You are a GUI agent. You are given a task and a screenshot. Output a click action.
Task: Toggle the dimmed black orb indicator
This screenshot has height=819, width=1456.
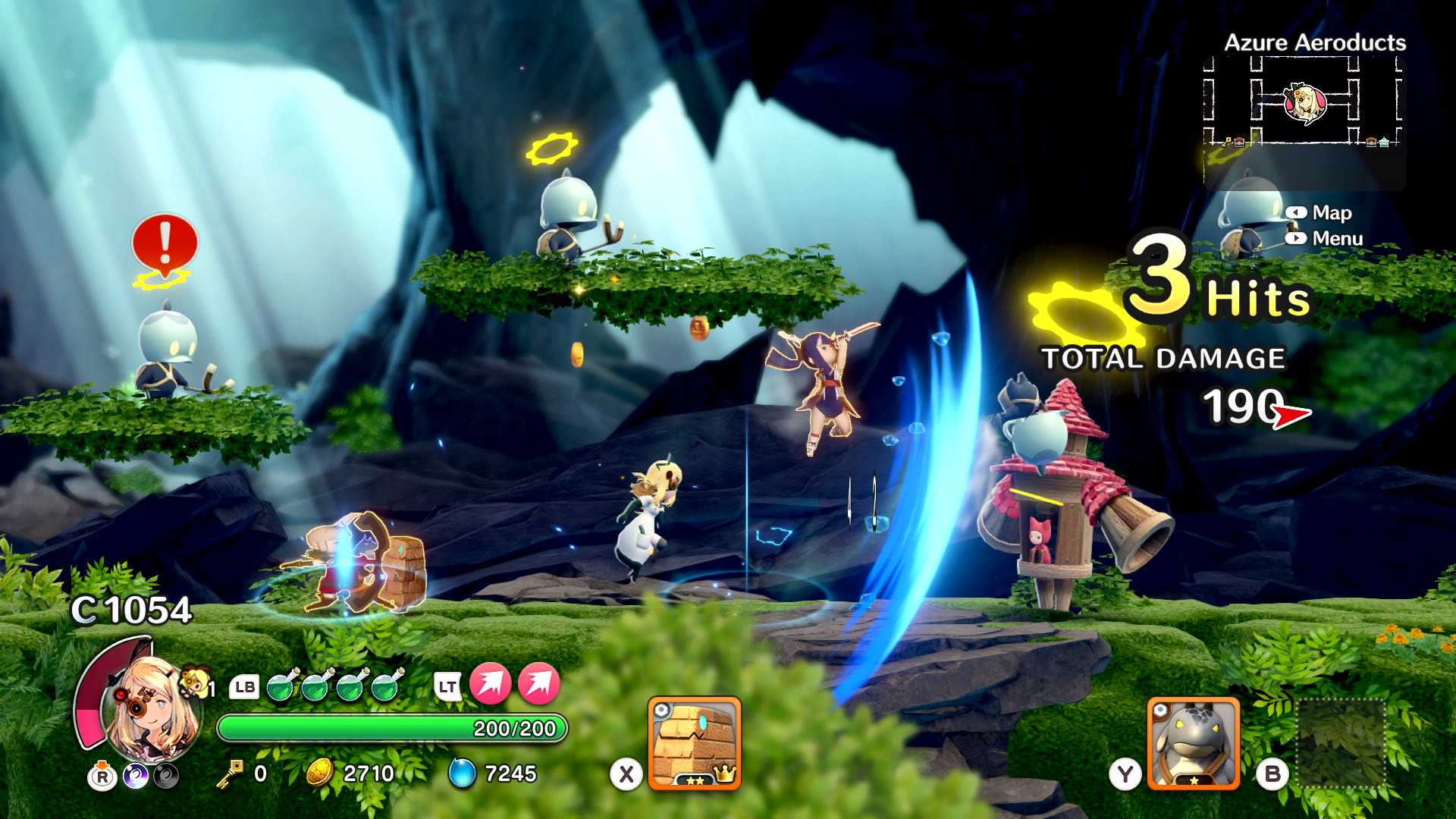[167, 773]
